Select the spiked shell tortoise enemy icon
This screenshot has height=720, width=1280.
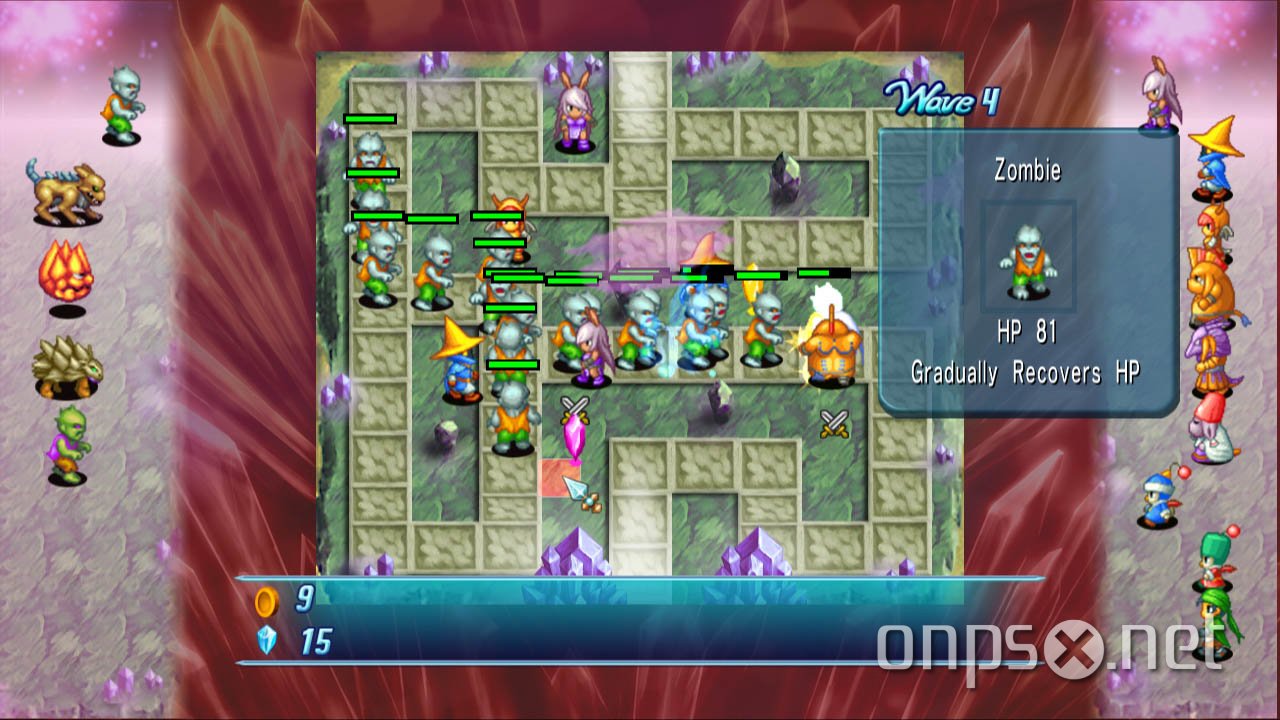coord(67,367)
